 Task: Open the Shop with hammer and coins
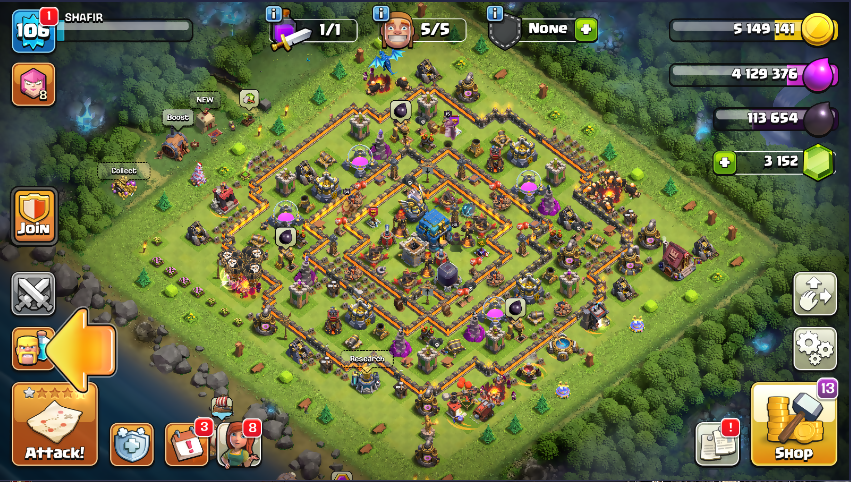(x=793, y=425)
